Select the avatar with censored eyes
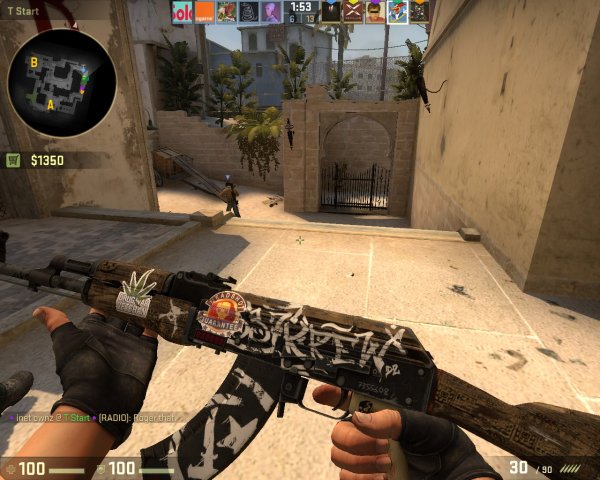Image resolution: width=600 pixels, height=480 pixels. 375,11
